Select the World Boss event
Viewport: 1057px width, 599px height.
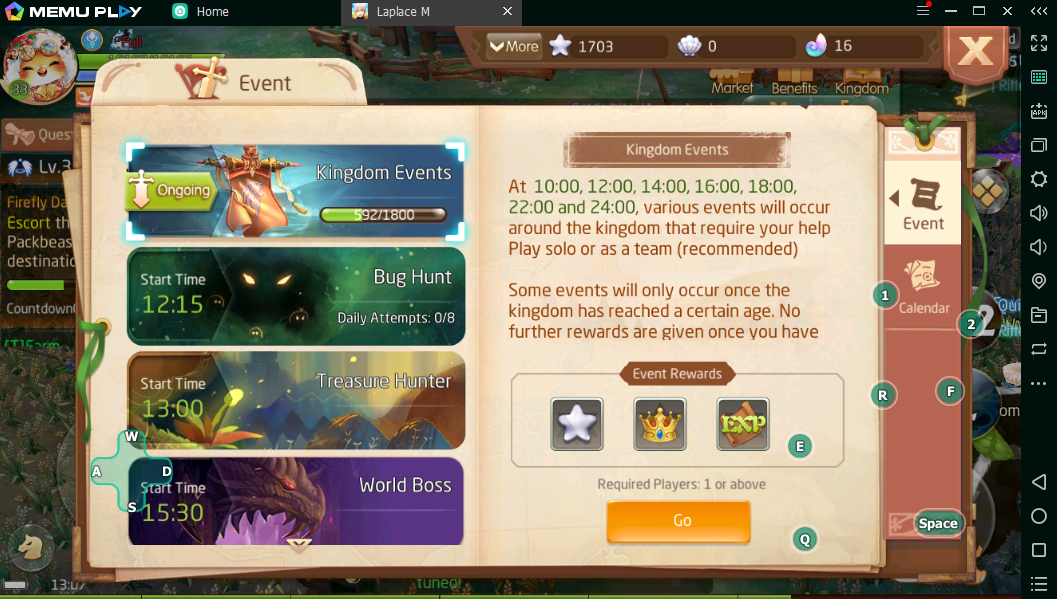(296, 501)
